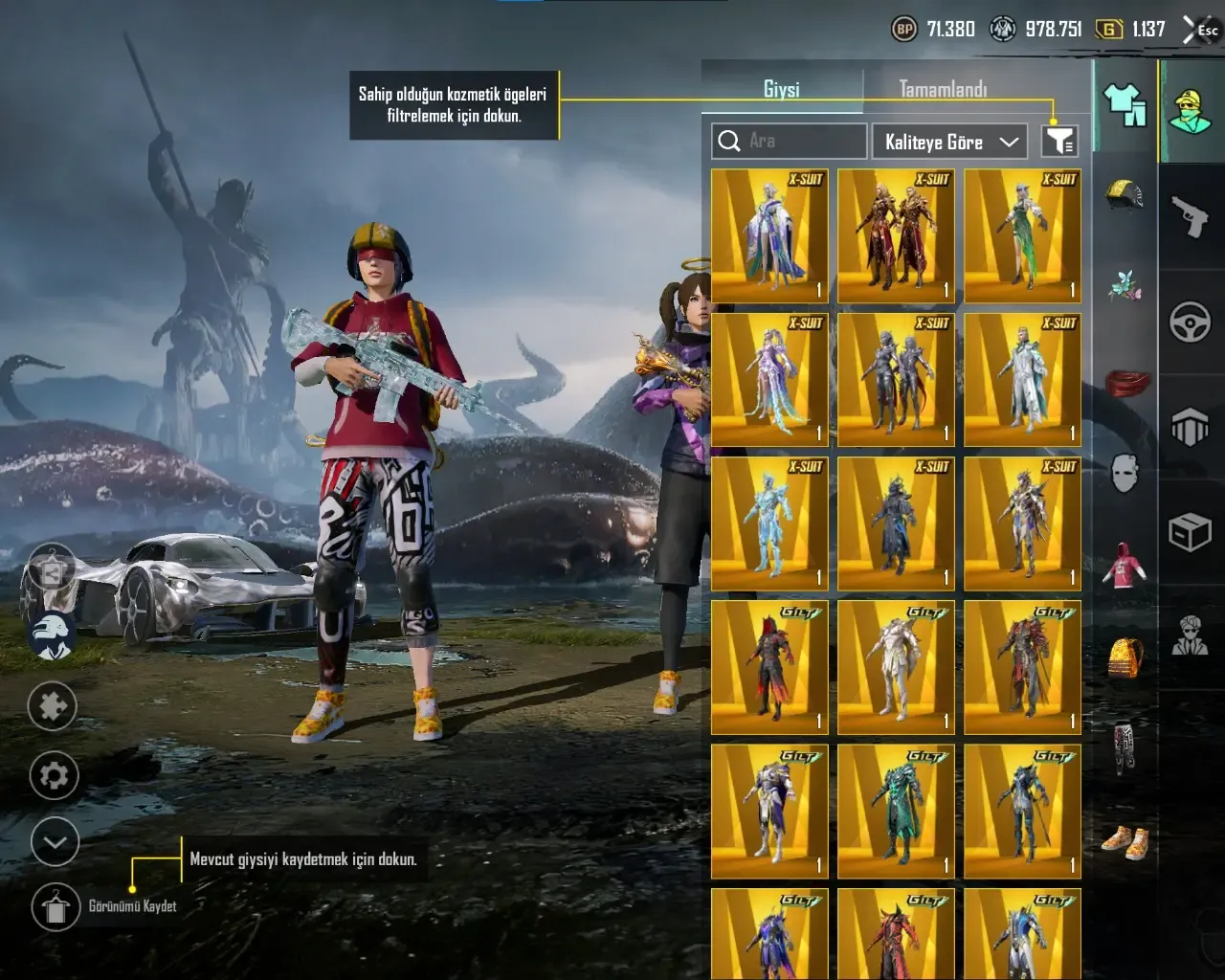The height and width of the screenshot is (980, 1225).
Task: Open the gear settings button
Action: coord(54,775)
